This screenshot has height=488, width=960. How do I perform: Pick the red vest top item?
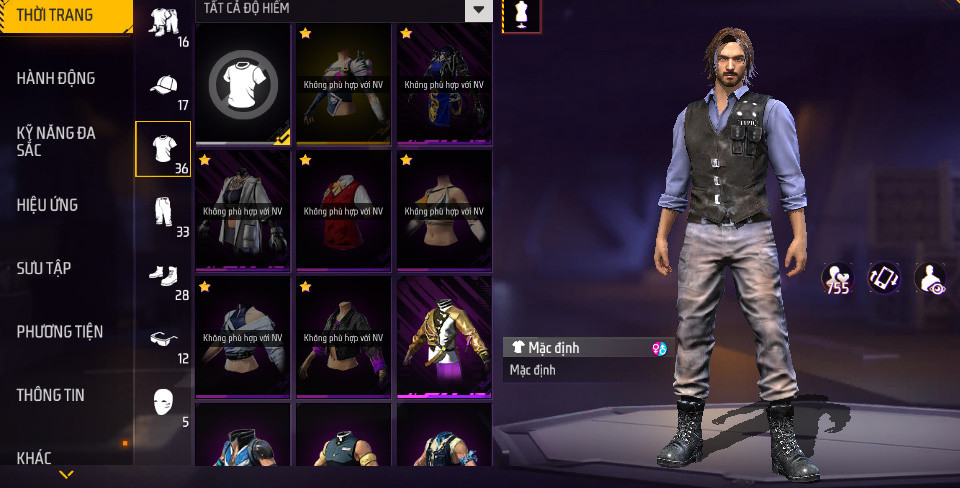(x=343, y=210)
